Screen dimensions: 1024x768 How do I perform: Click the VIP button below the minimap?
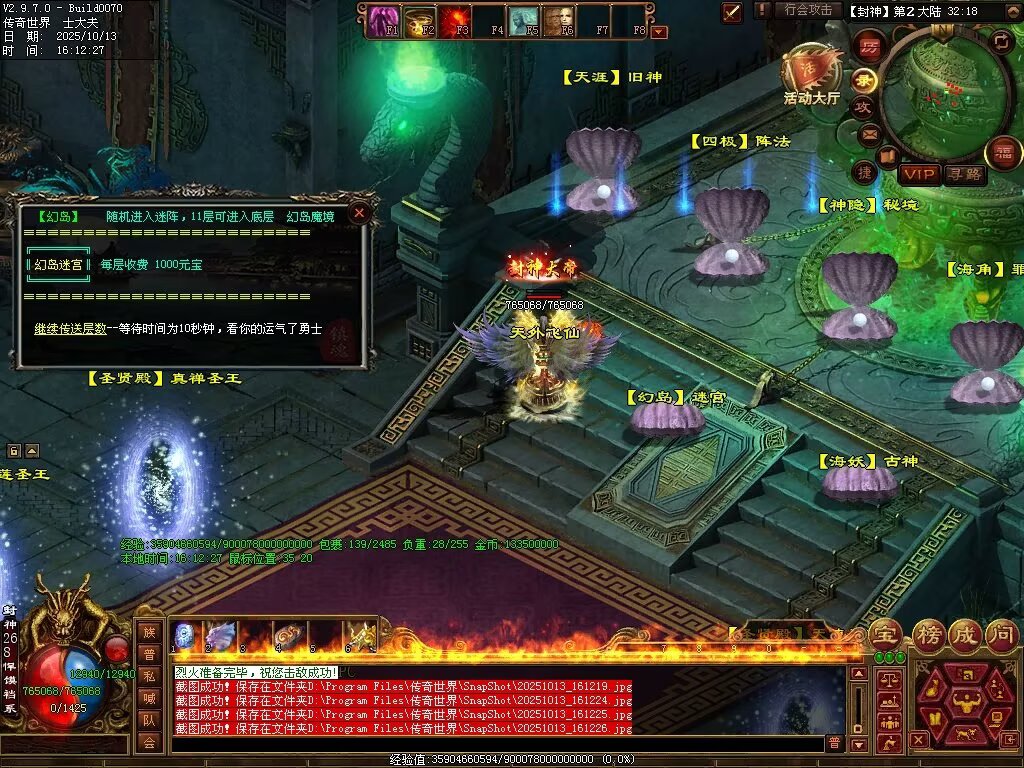pos(919,174)
